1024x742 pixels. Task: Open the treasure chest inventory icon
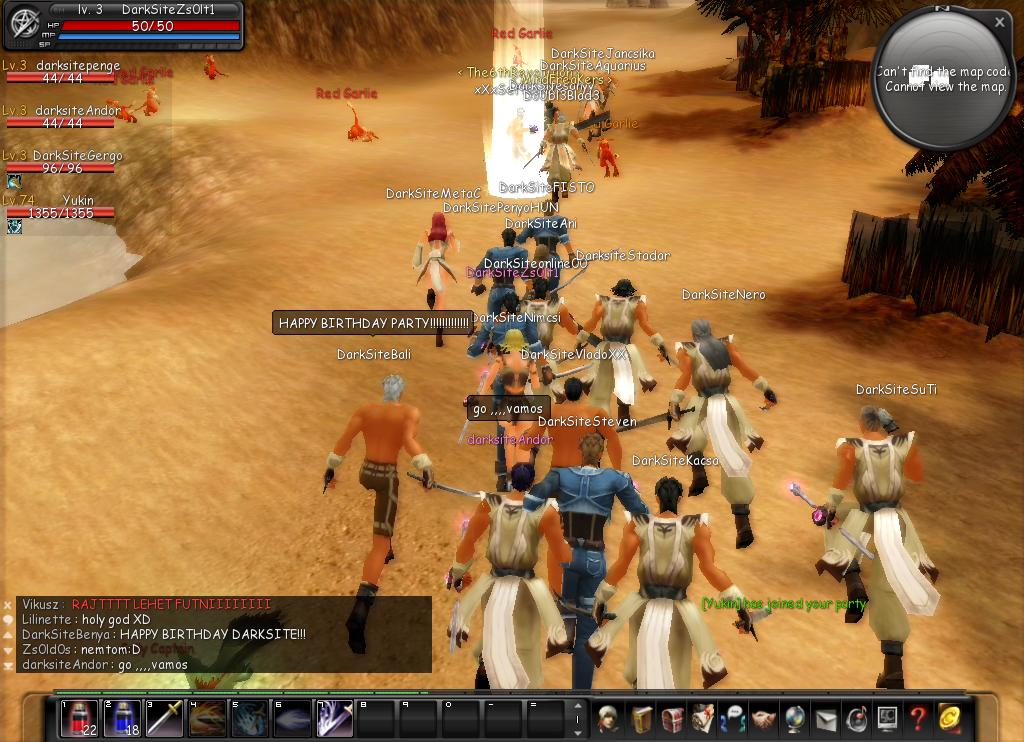[671, 718]
